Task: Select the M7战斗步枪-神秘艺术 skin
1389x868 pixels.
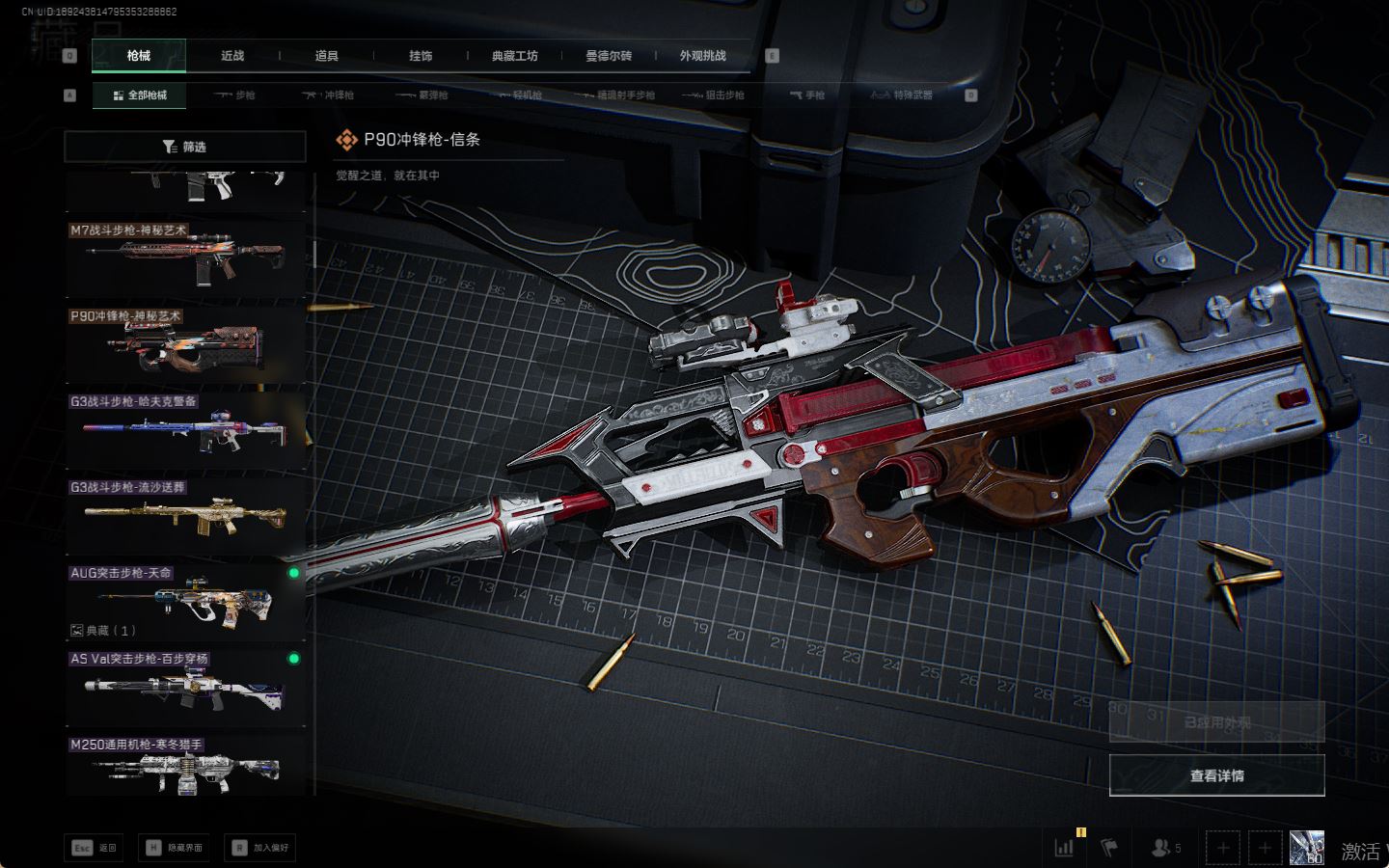Action: pos(184,258)
